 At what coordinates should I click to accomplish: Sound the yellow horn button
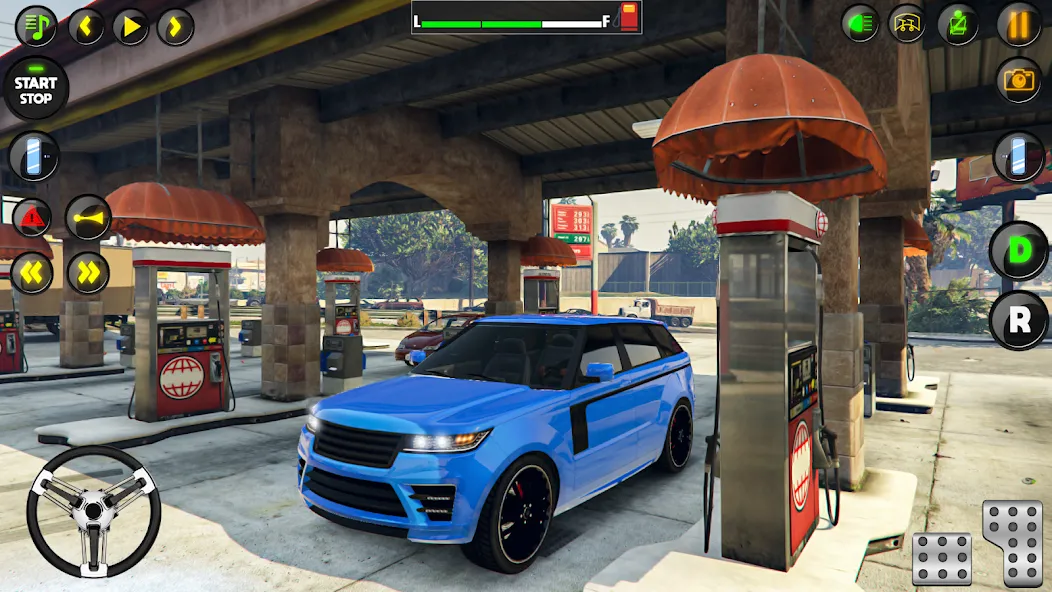(88, 217)
